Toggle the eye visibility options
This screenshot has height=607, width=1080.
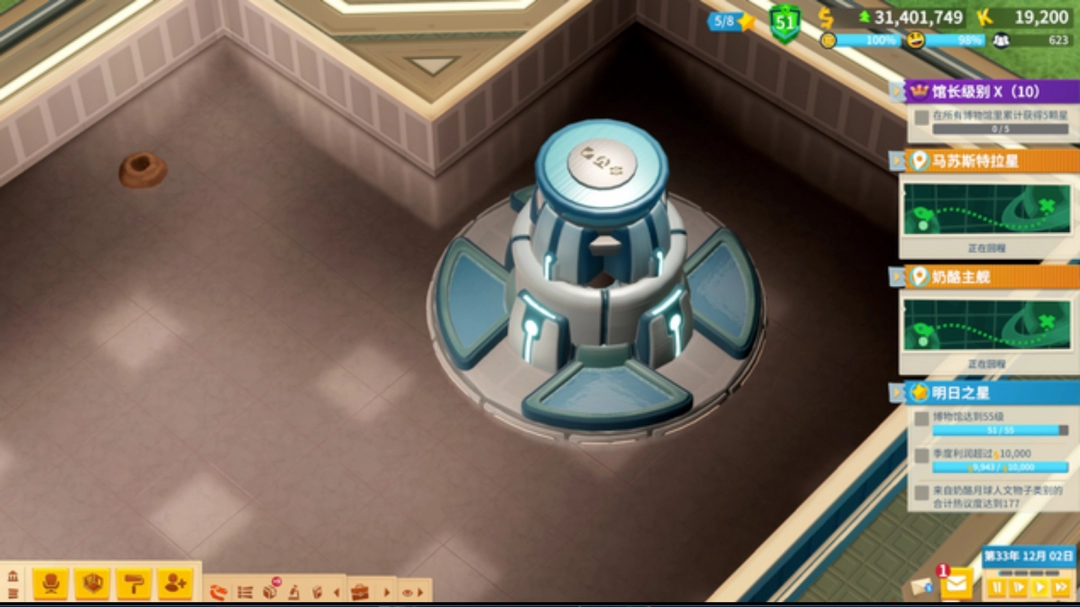408,592
